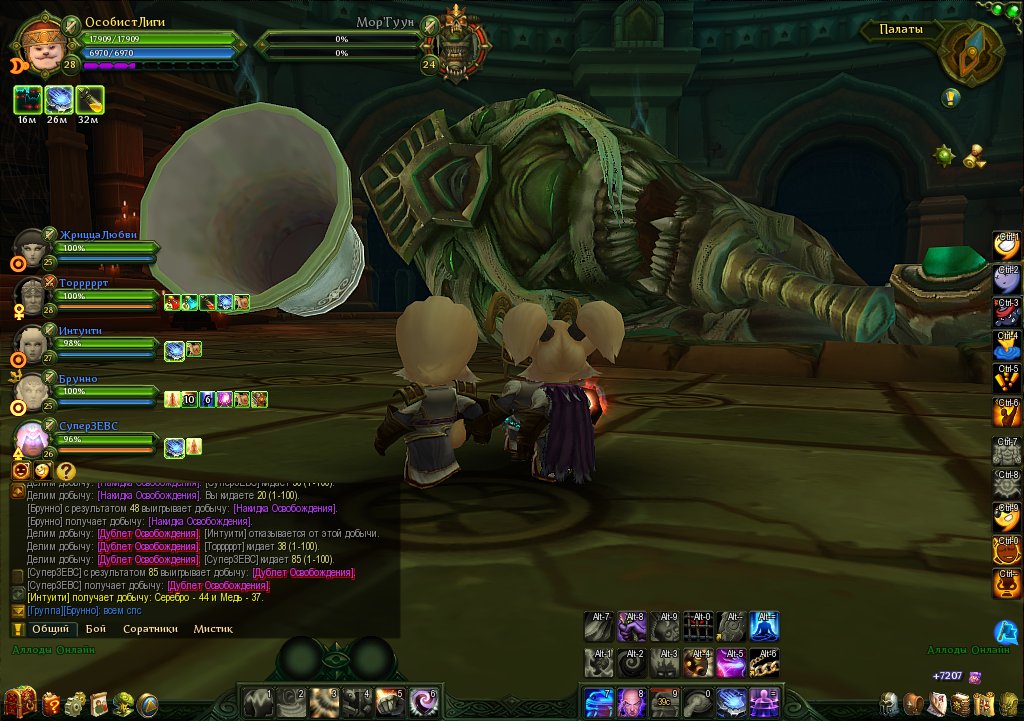Click your own ОсобистЛиги player portrait
Viewport: 1024px width, 721px height.
(41, 43)
